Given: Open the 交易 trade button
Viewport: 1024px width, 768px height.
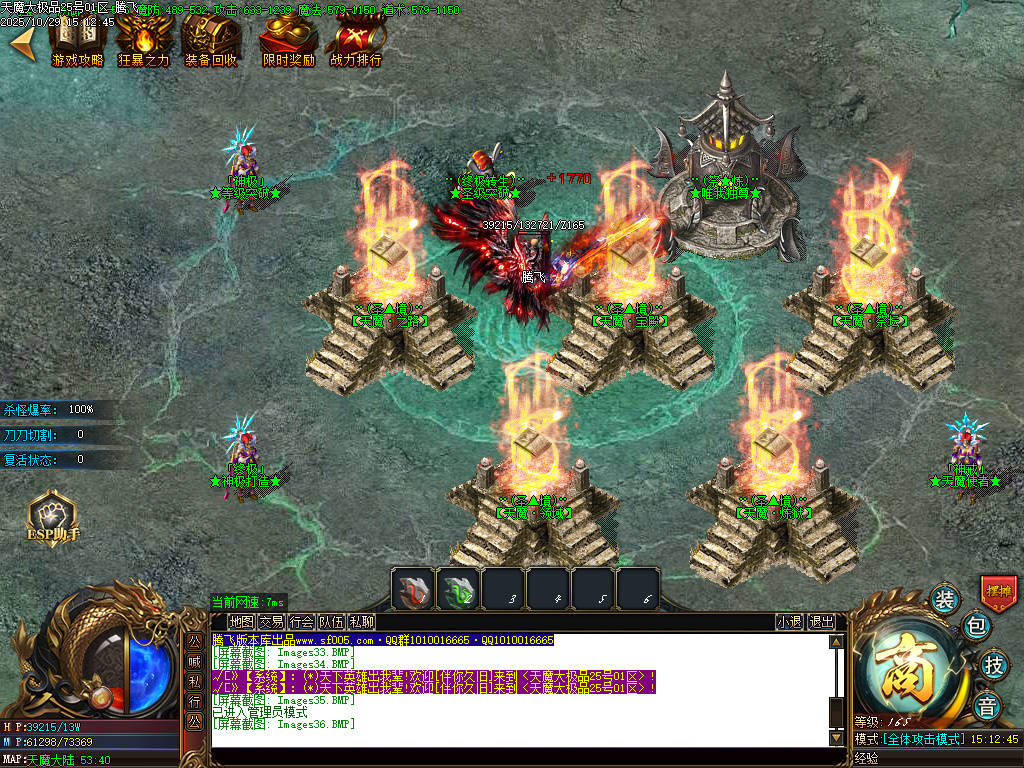Looking at the screenshot, I should pos(271,621).
